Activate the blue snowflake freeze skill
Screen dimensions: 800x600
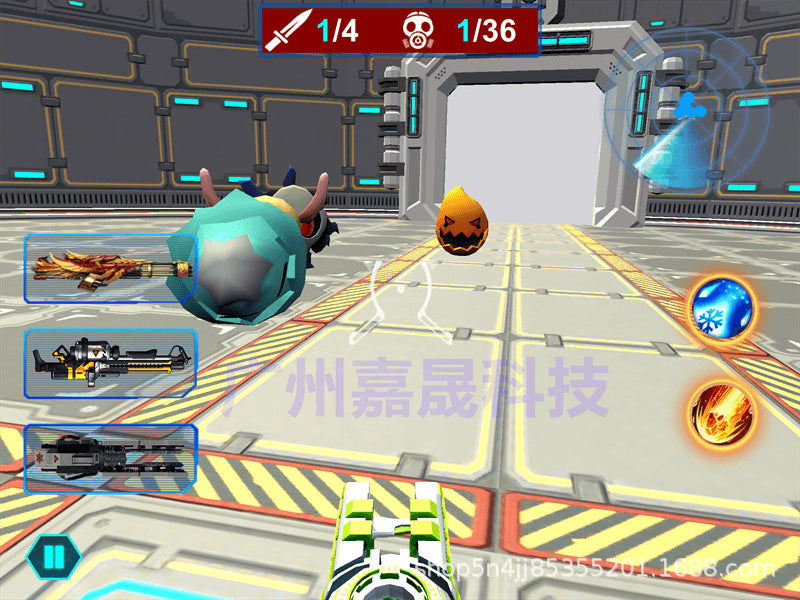722,308
